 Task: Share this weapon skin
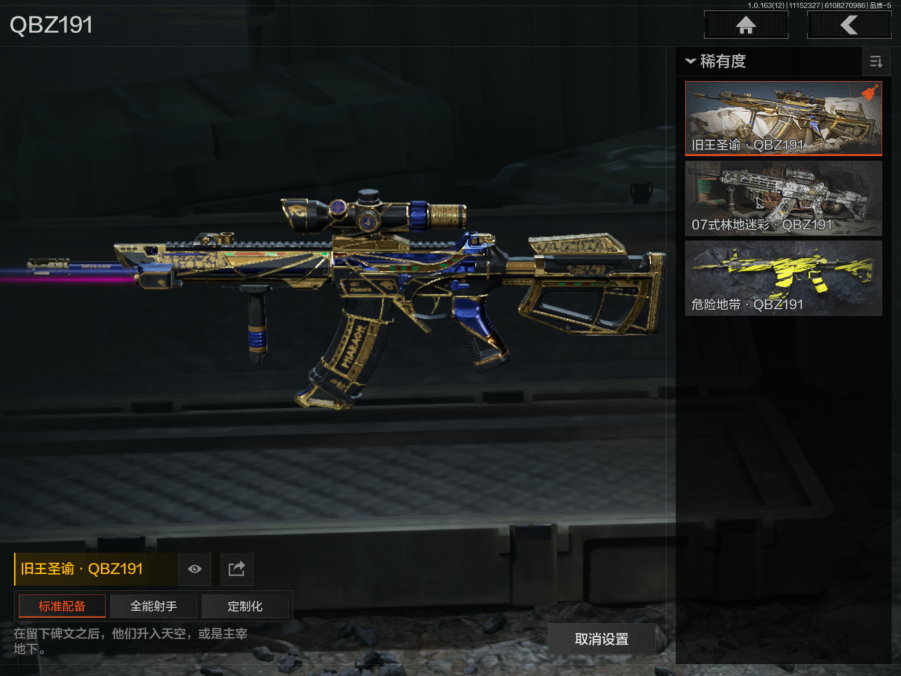tap(237, 569)
